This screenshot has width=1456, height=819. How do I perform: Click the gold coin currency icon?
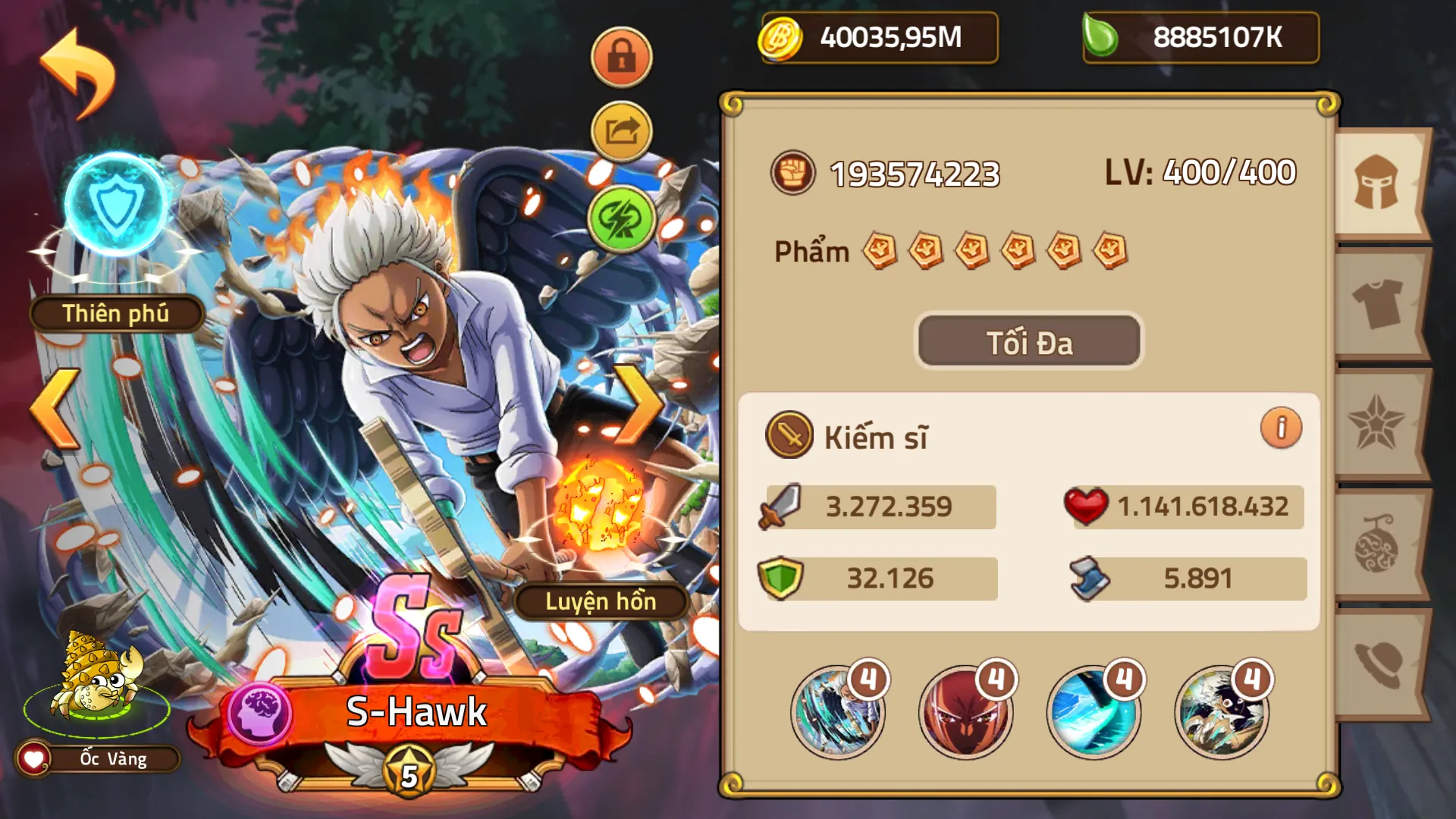point(779,37)
